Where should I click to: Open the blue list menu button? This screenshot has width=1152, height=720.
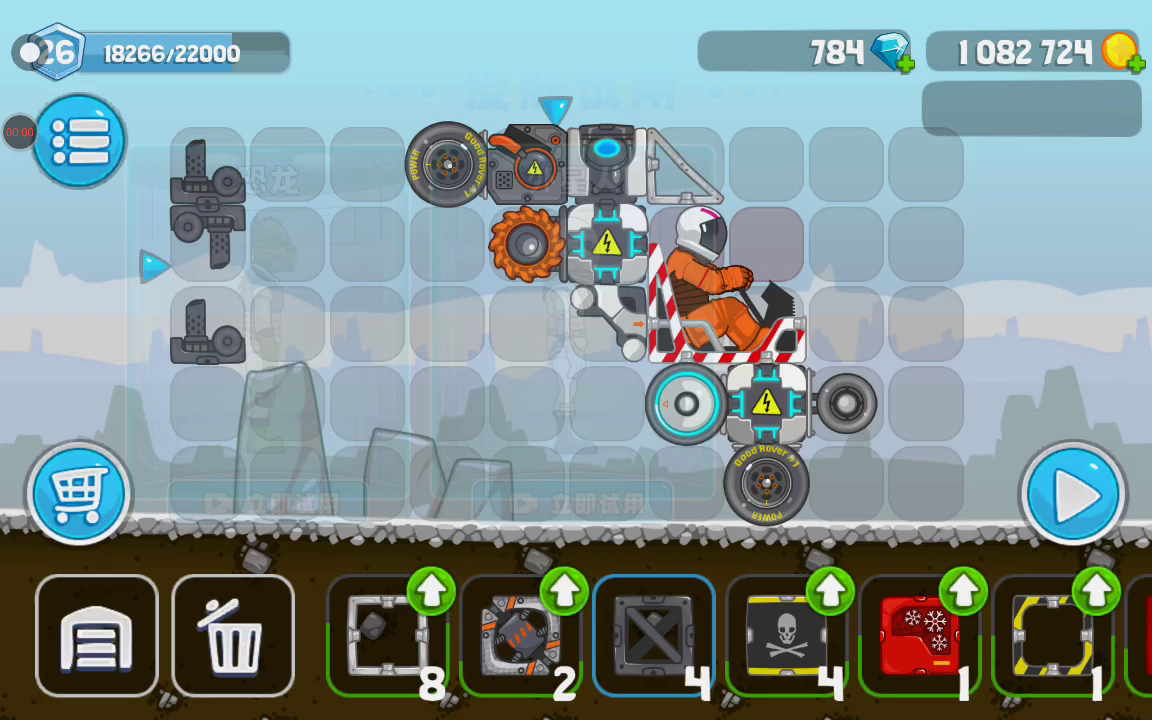coord(79,141)
